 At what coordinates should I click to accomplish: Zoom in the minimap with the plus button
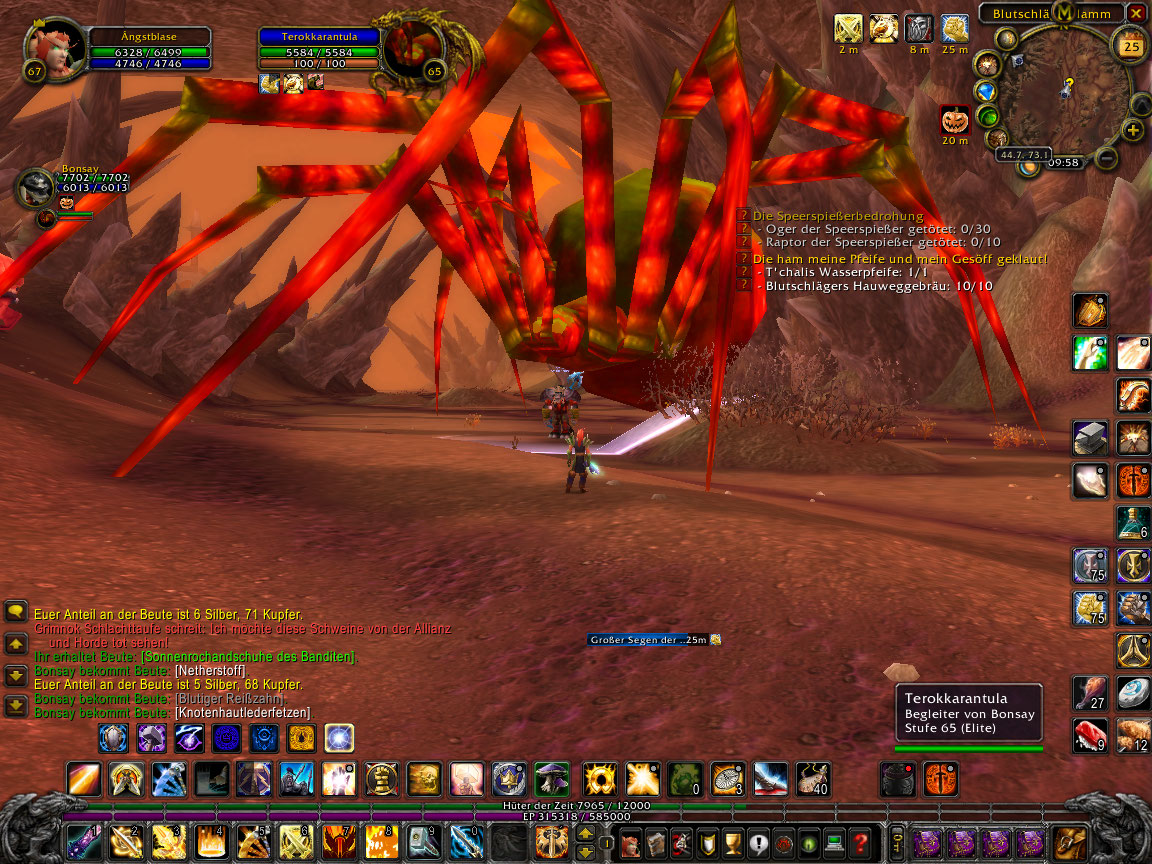[x=1132, y=130]
